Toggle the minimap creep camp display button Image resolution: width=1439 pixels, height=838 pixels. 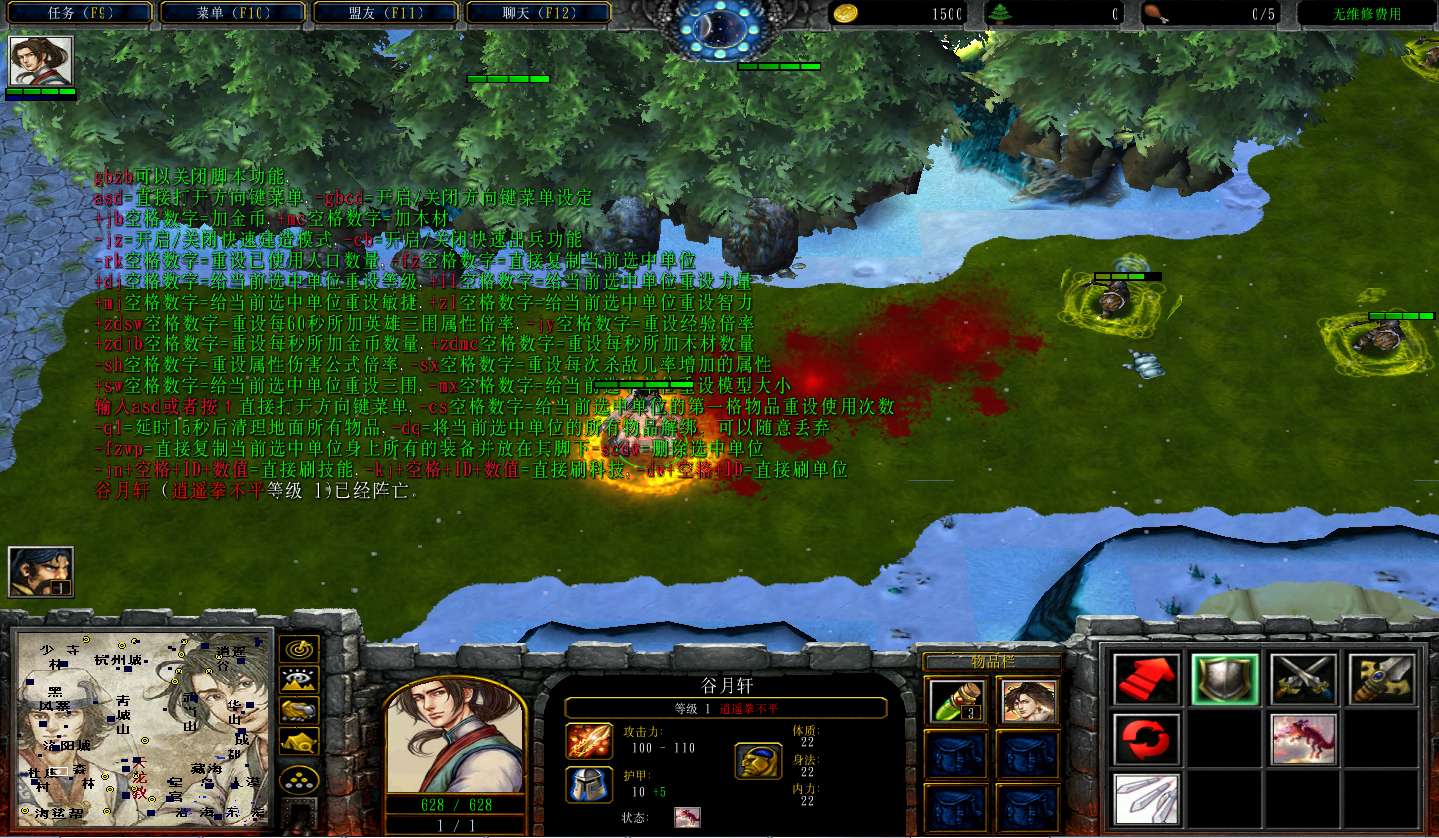point(298,742)
